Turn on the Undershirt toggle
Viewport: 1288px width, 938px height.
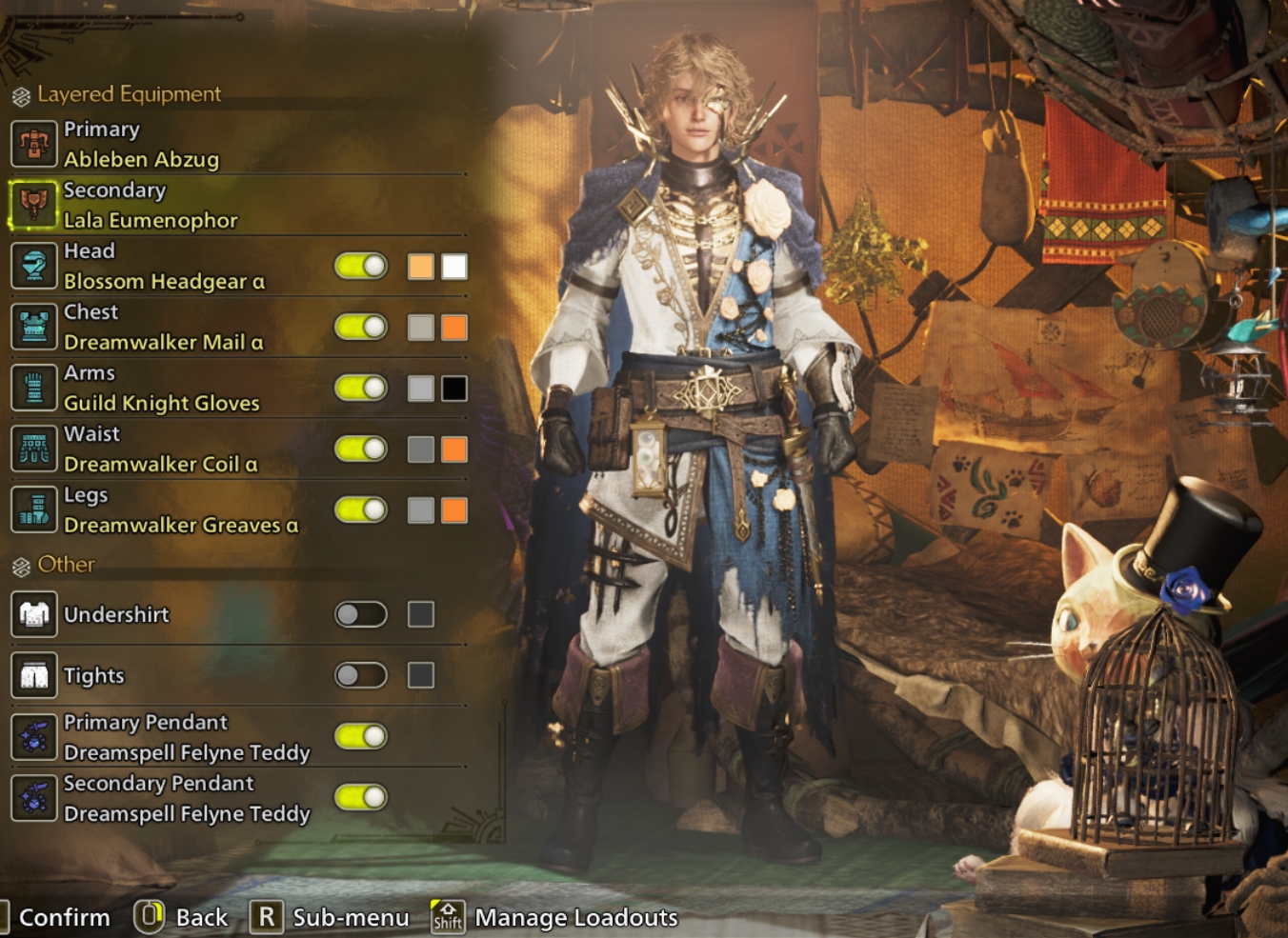361,614
